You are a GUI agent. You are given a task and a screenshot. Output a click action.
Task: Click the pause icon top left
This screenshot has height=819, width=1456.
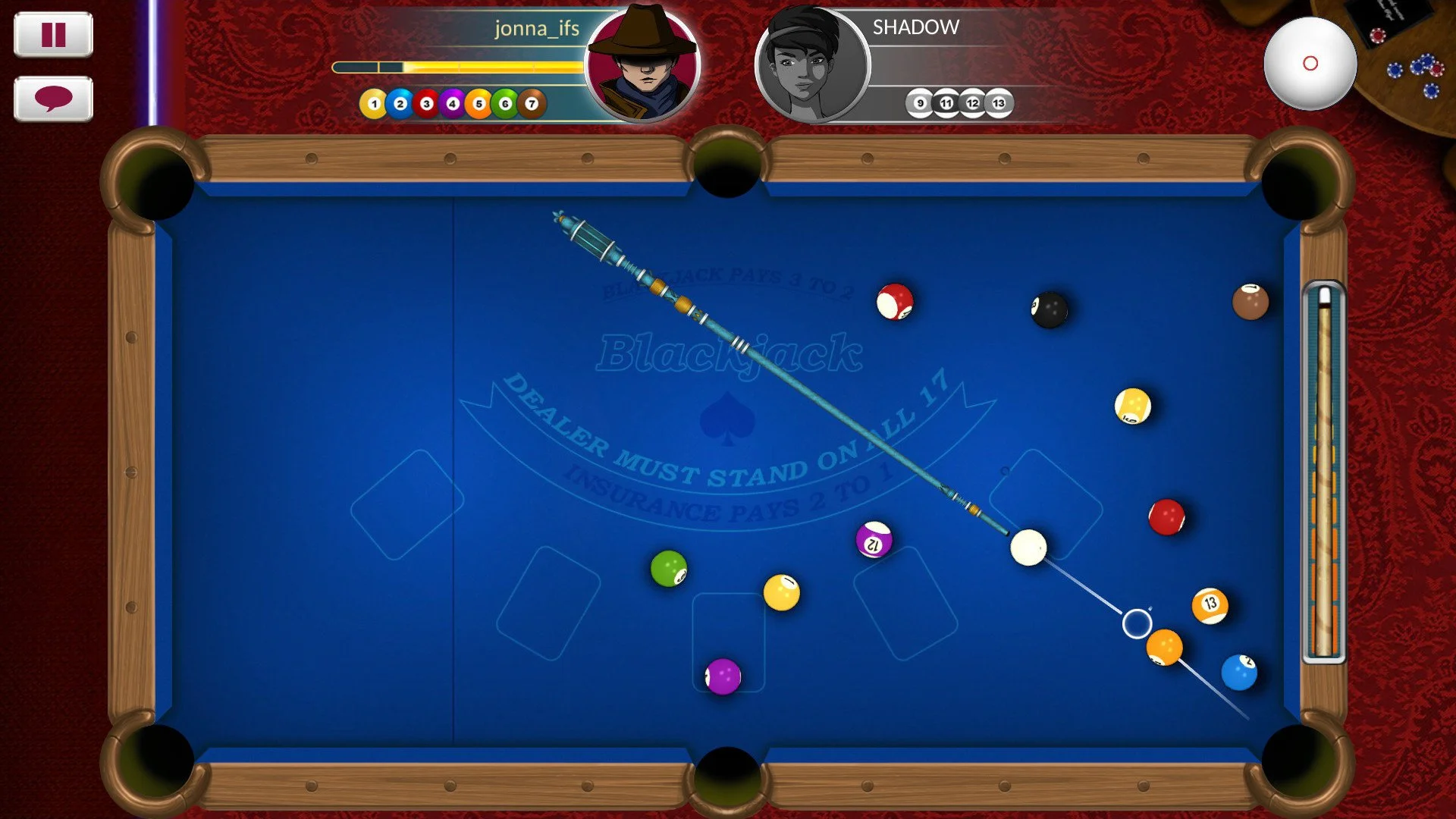[52, 34]
